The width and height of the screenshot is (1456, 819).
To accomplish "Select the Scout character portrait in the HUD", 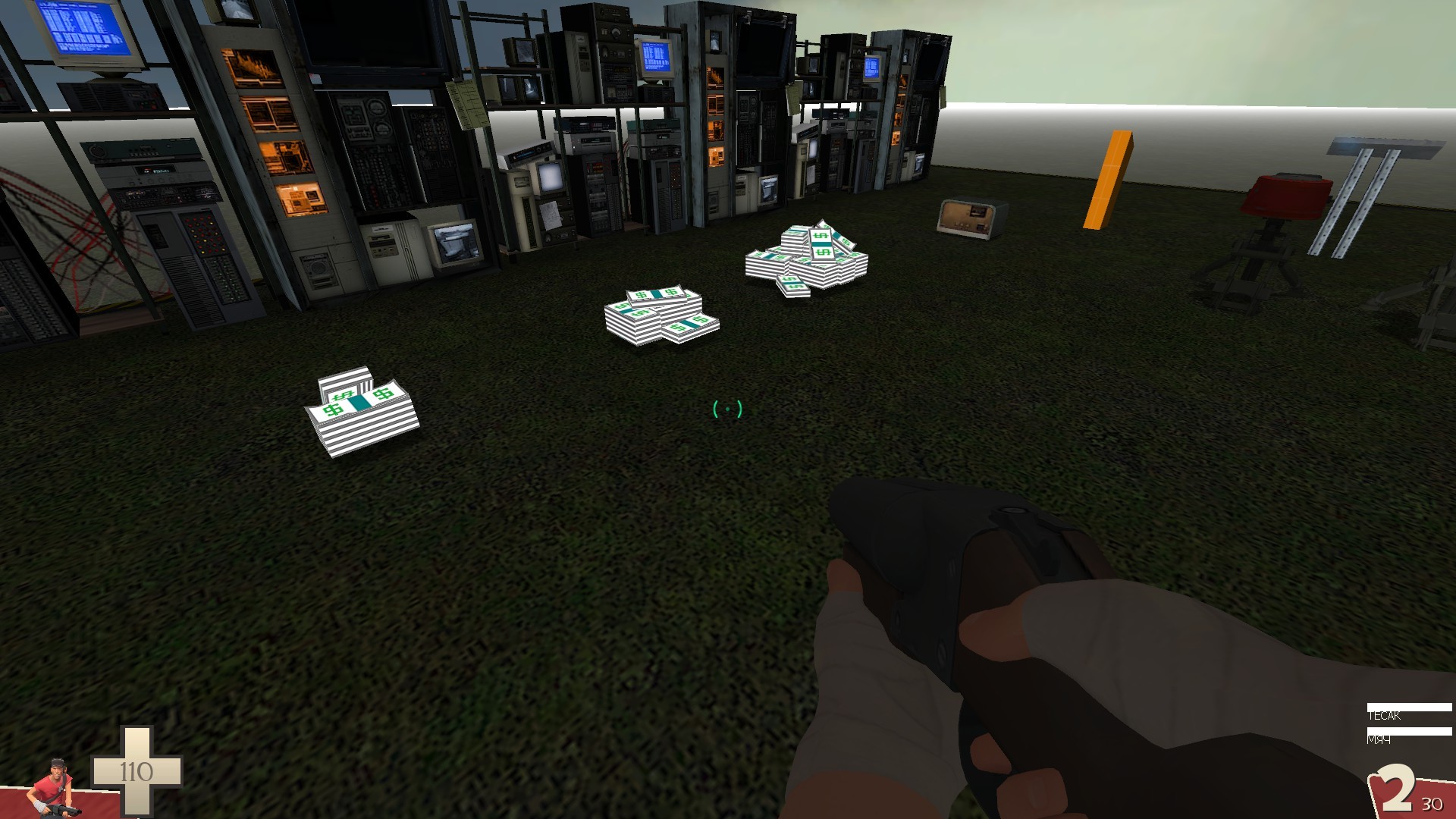I will pyautogui.click(x=57, y=785).
